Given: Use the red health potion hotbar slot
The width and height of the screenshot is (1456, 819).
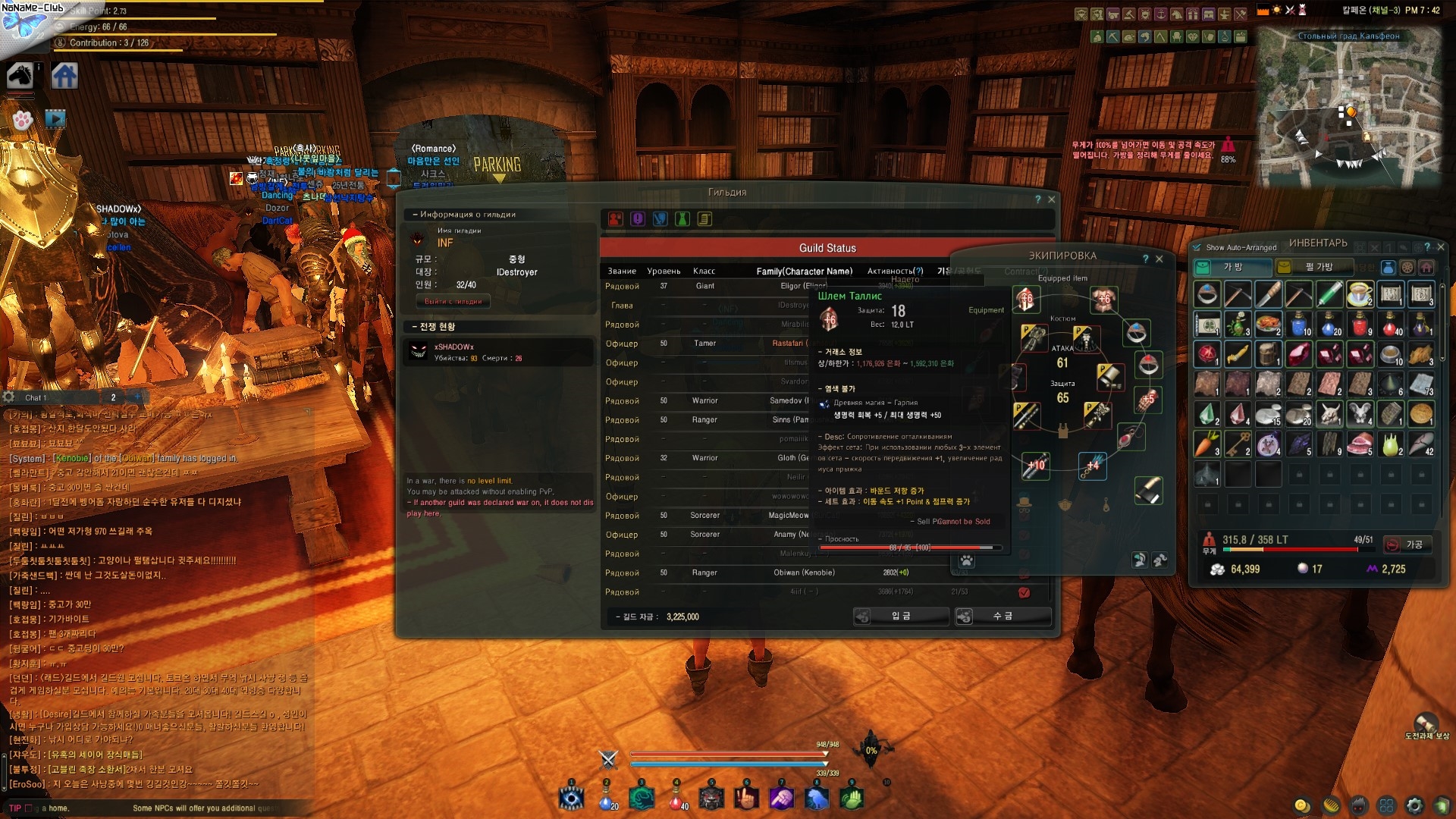Looking at the screenshot, I should pyautogui.click(x=677, y=799).
